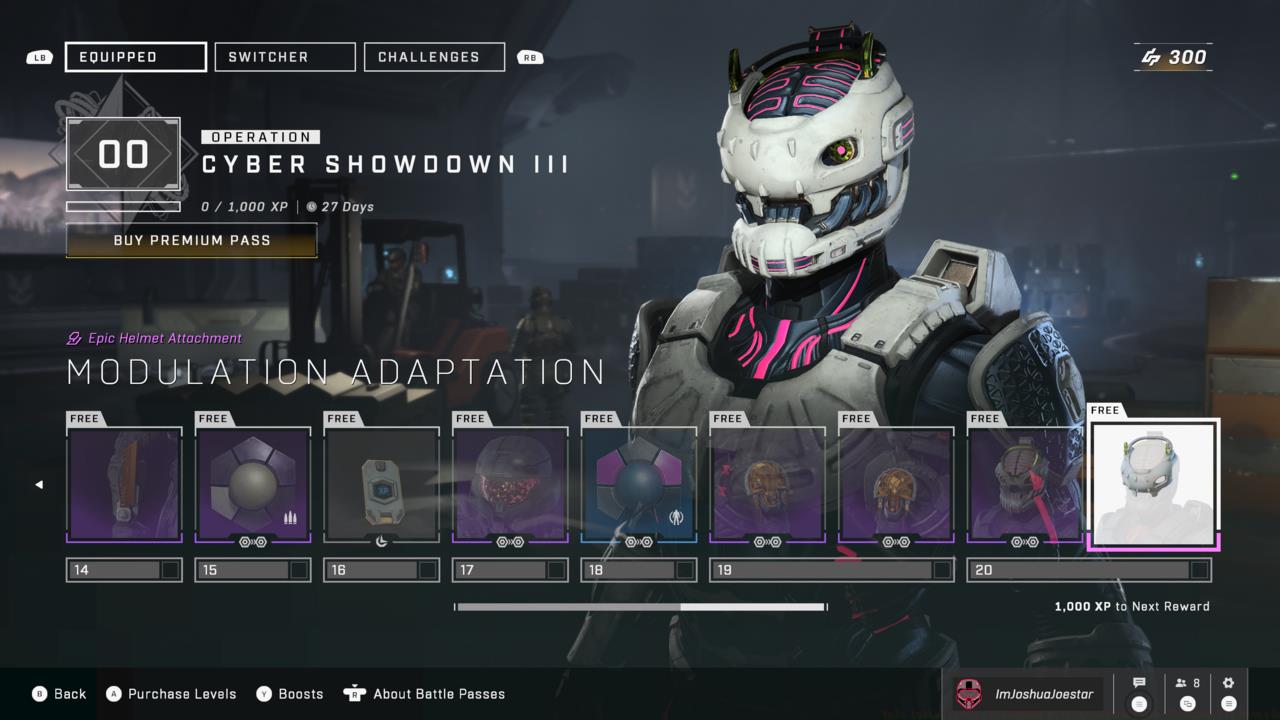Click the left arrow to show earlier rewards
This screenshot has height=720, width=1280.
click(39, 485)
